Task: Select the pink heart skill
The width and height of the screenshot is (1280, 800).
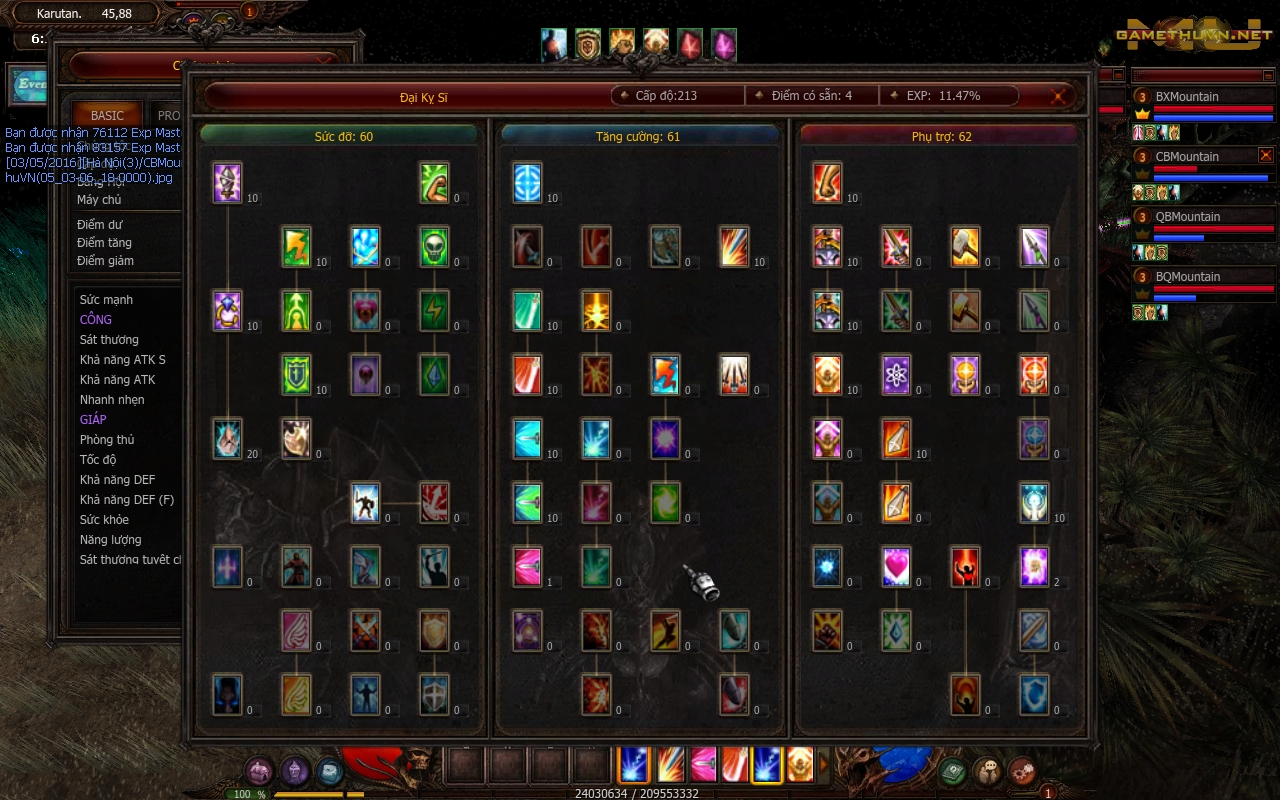Action: pyautogui.click(x=896, y=566)
